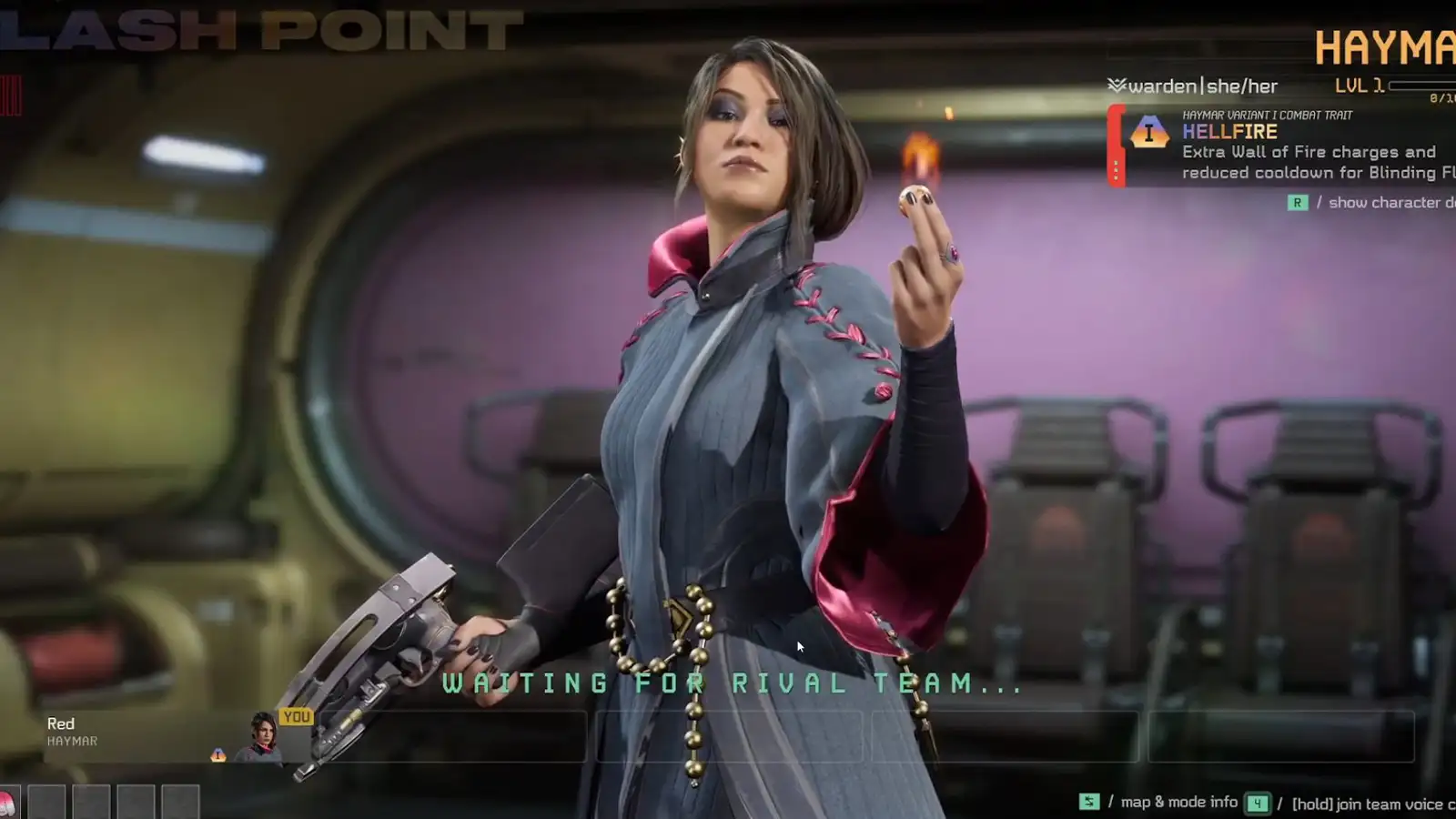Click the 4 key icon for voice chat
The image size is (1456, 819).
point(1258,803)
